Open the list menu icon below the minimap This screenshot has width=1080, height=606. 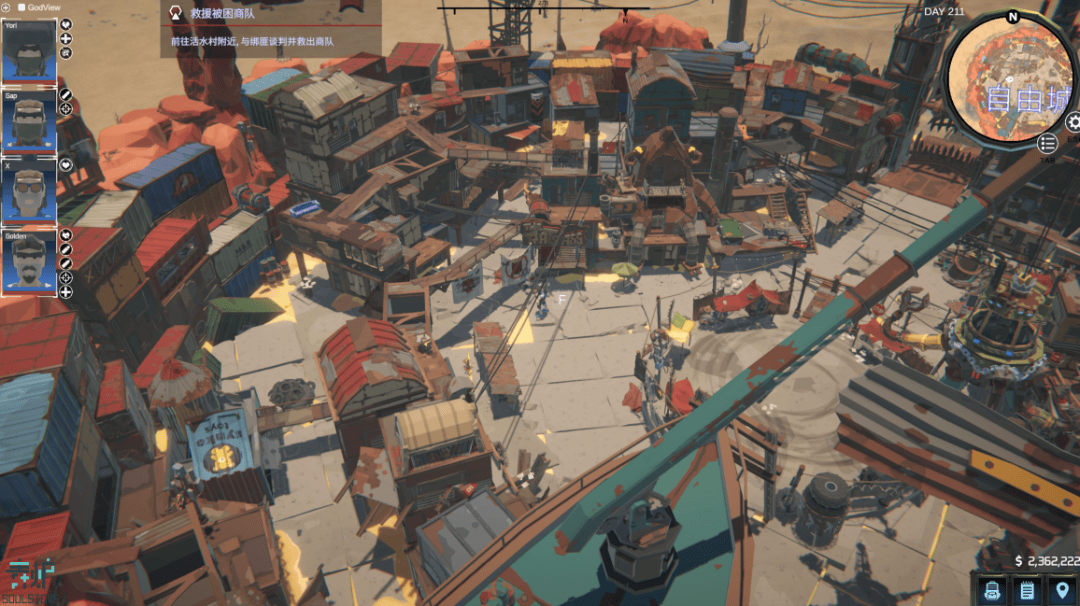[x=1047, y=144]
